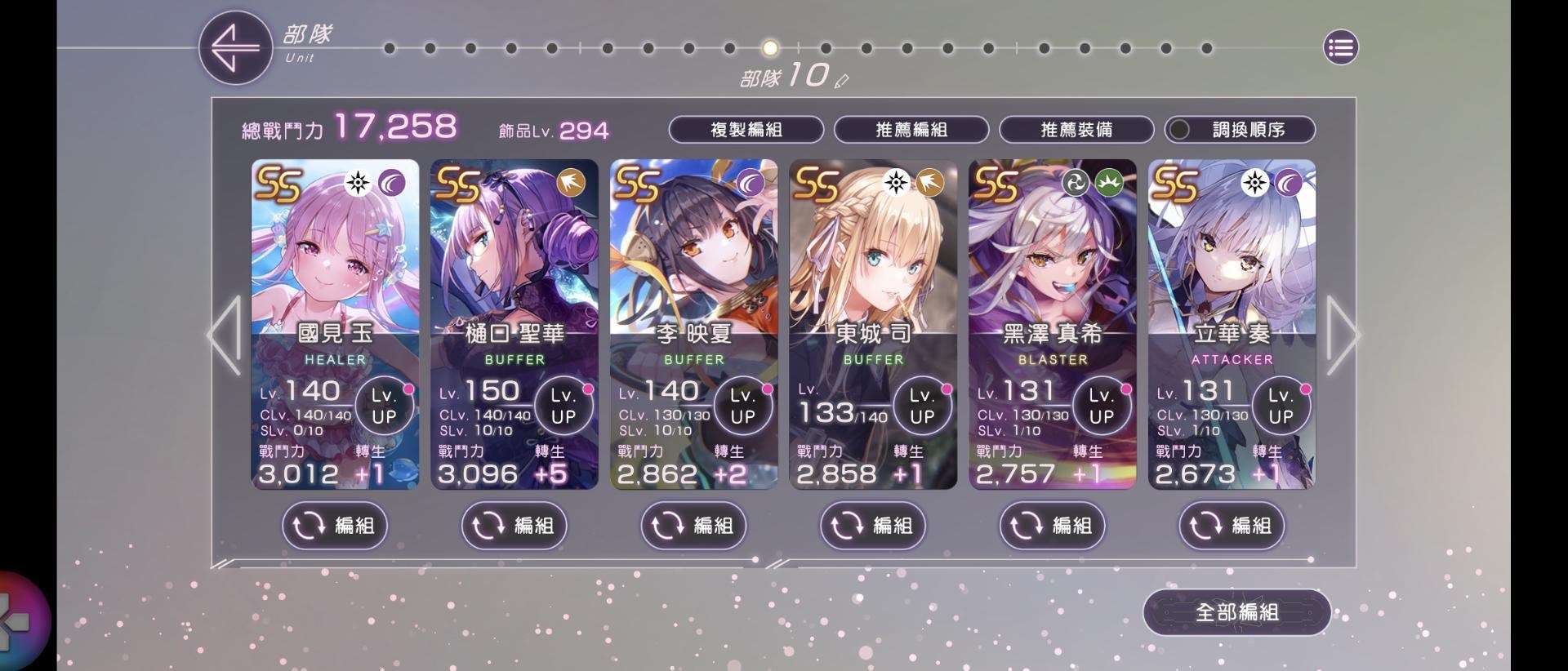Tap Lv. UP on 國見玉's card
This screenshot has height=671, width=1568.
click(384, 406)
